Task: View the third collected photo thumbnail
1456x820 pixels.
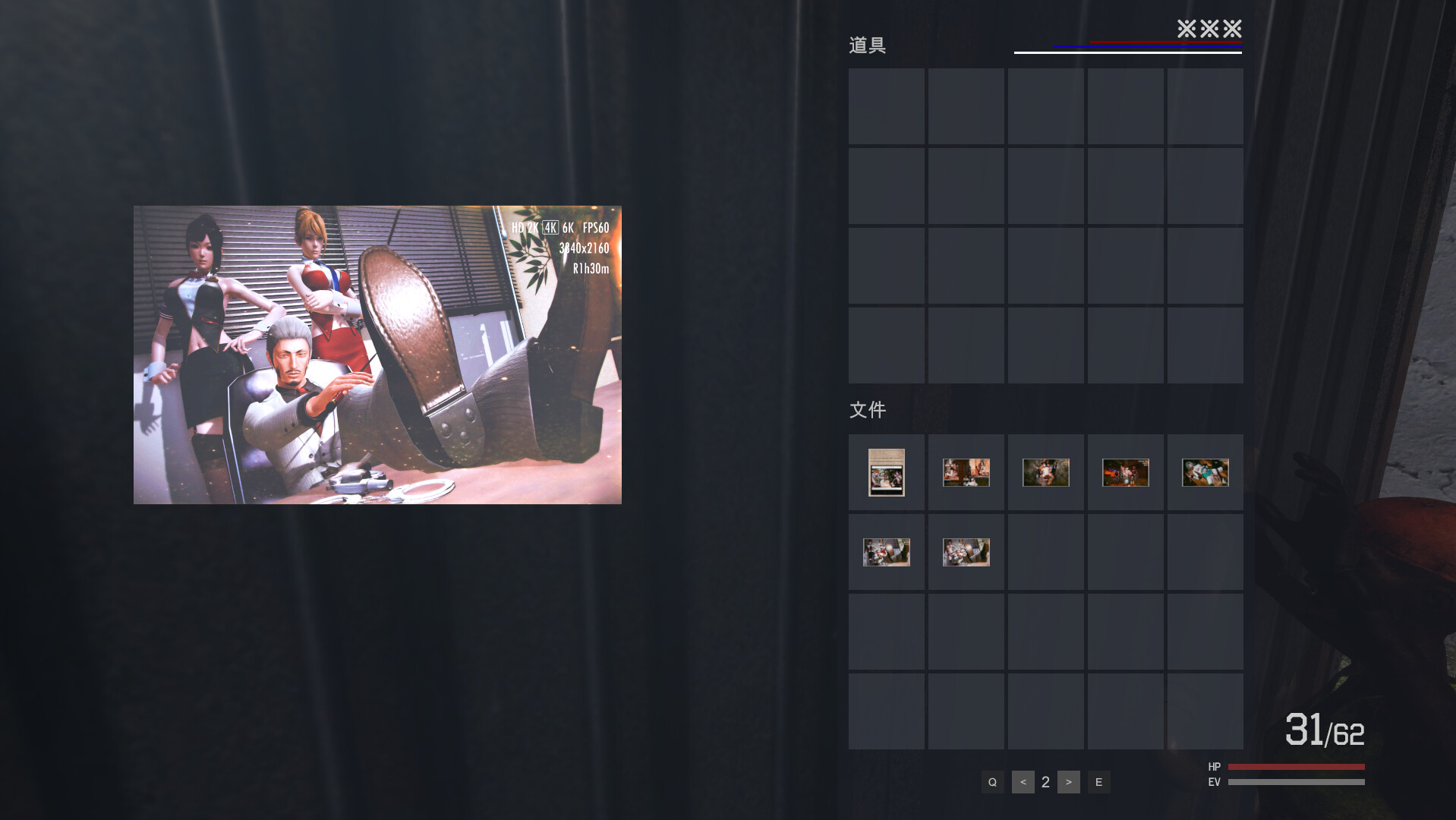Action: [1045, 472]
